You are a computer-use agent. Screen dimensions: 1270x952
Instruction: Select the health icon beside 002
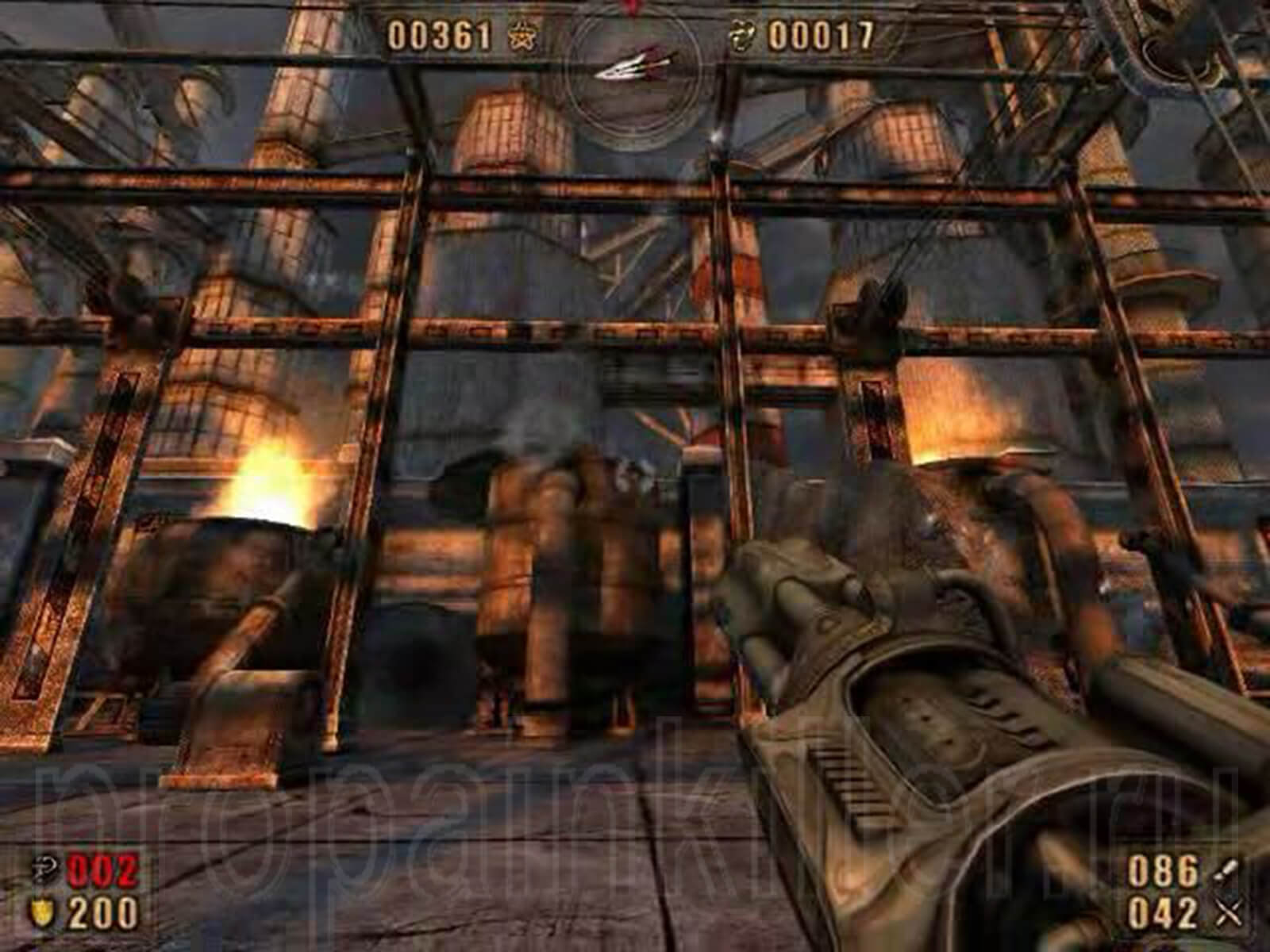click(x=39, y=871)
